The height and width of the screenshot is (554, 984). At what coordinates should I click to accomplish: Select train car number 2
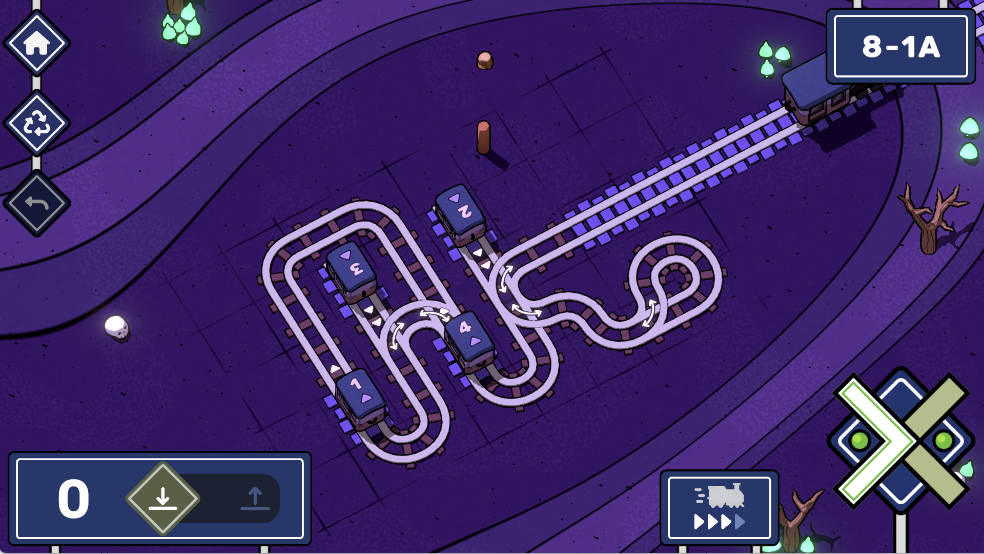tap(459, 210)
